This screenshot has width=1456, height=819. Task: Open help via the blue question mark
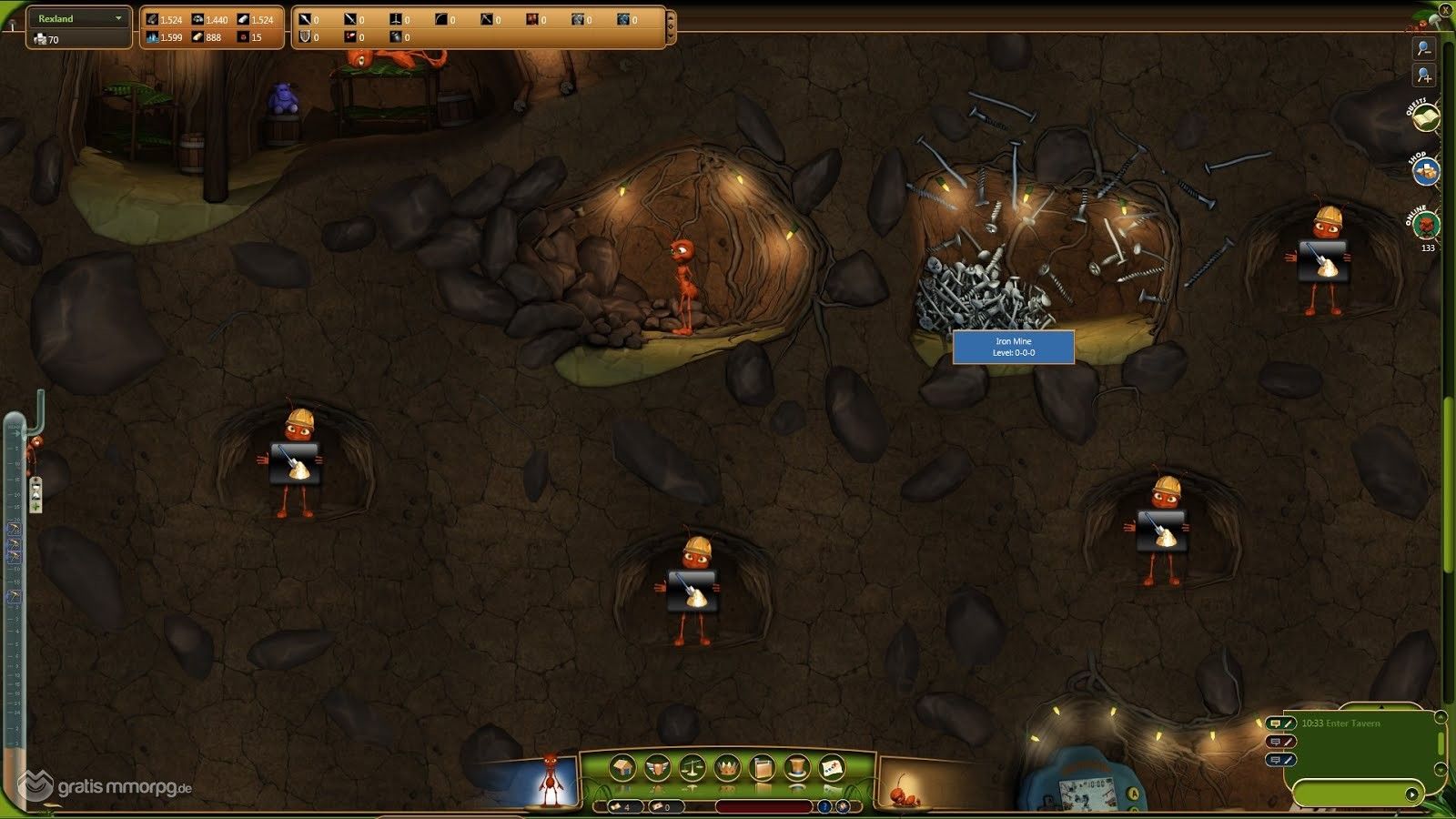click(824, 806)
